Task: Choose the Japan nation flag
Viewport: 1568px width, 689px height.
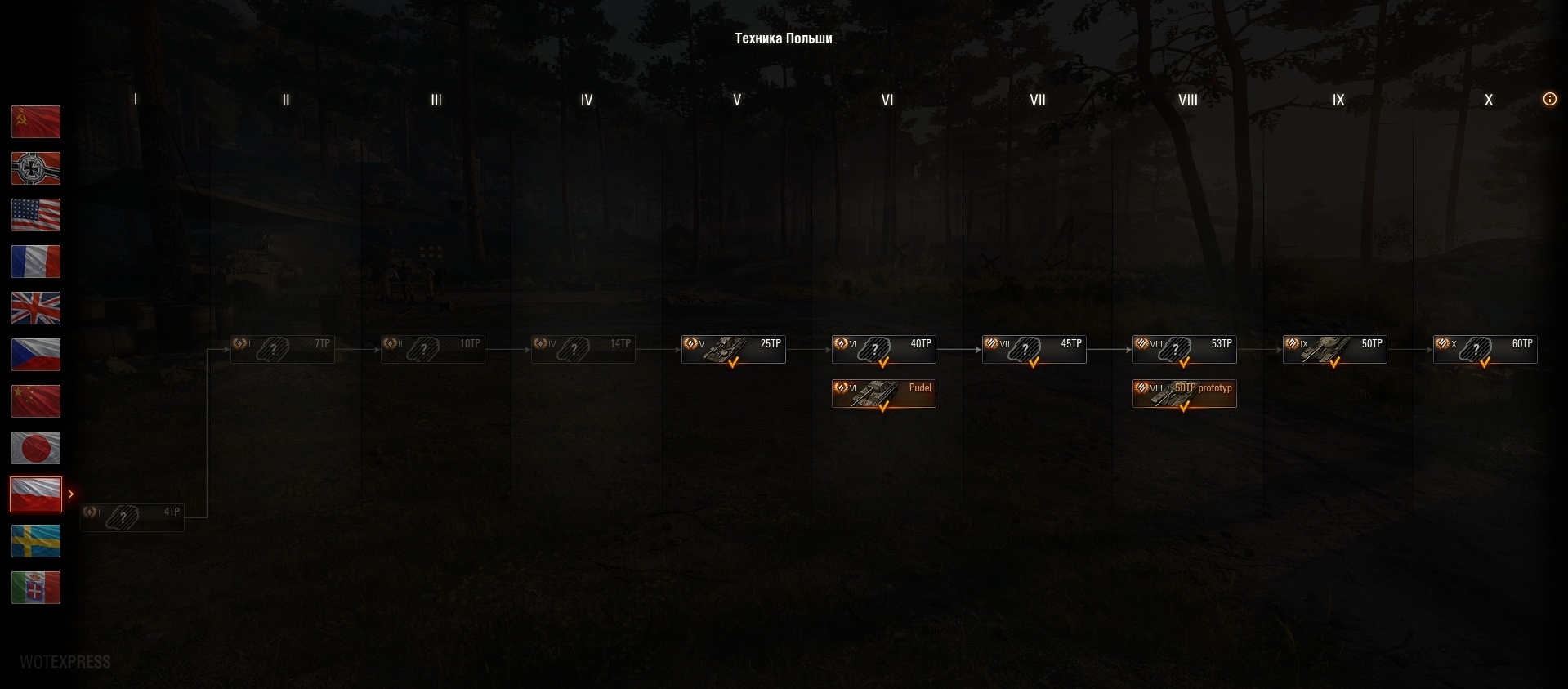Action: (x=36, y=448)
